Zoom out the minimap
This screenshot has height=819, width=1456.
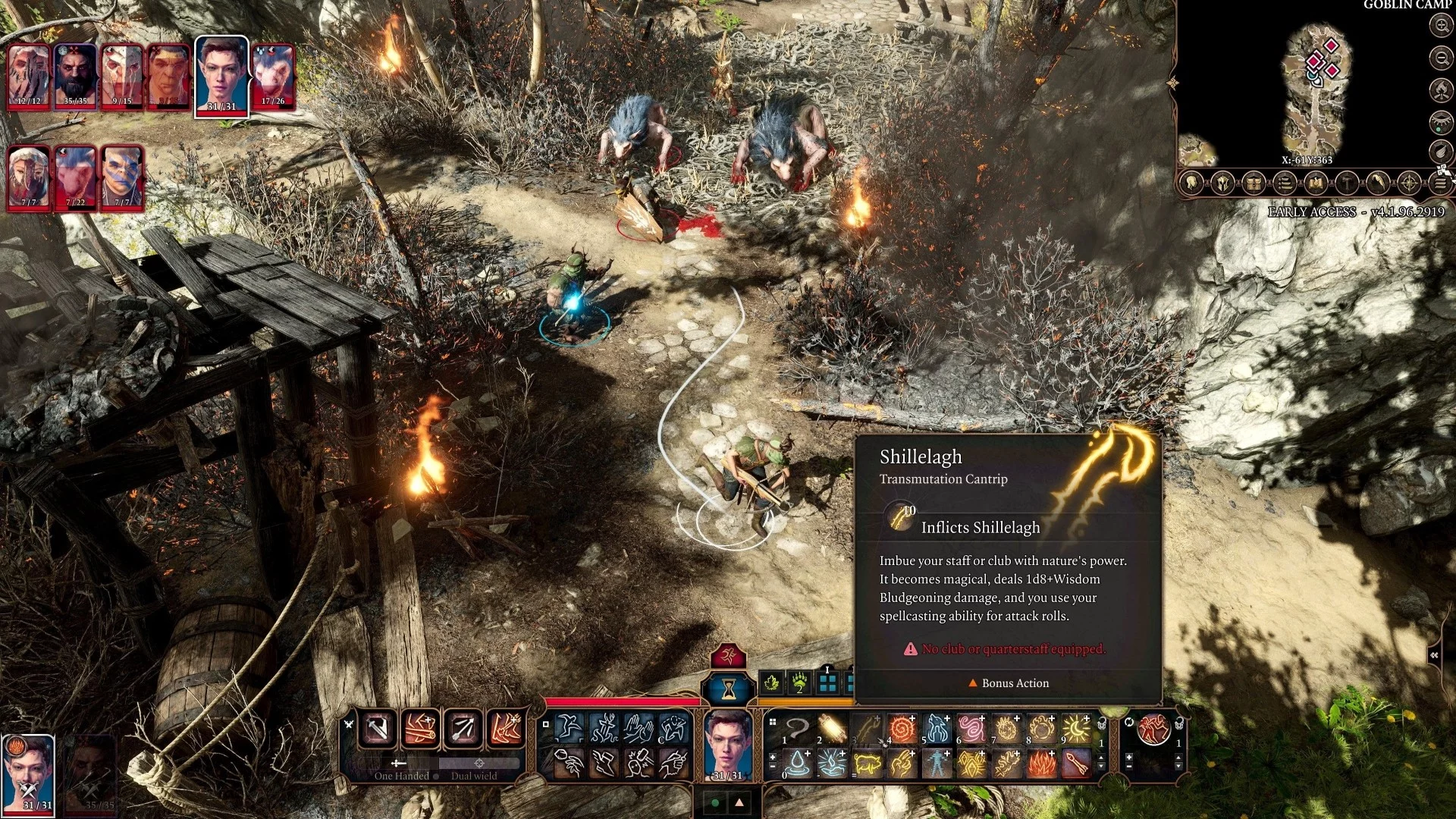(1440, 58)
